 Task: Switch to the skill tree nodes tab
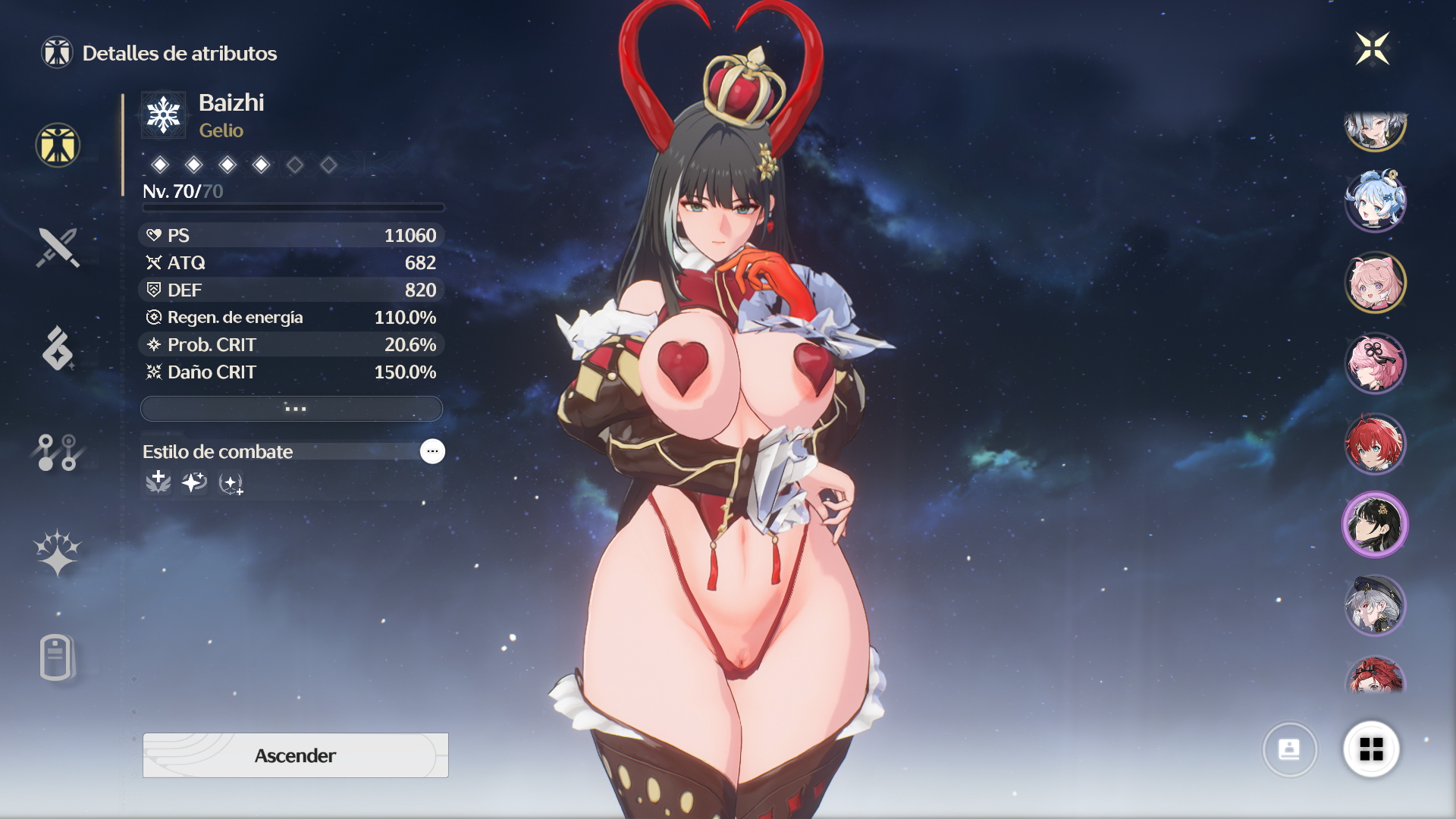[x=58, y=452]
